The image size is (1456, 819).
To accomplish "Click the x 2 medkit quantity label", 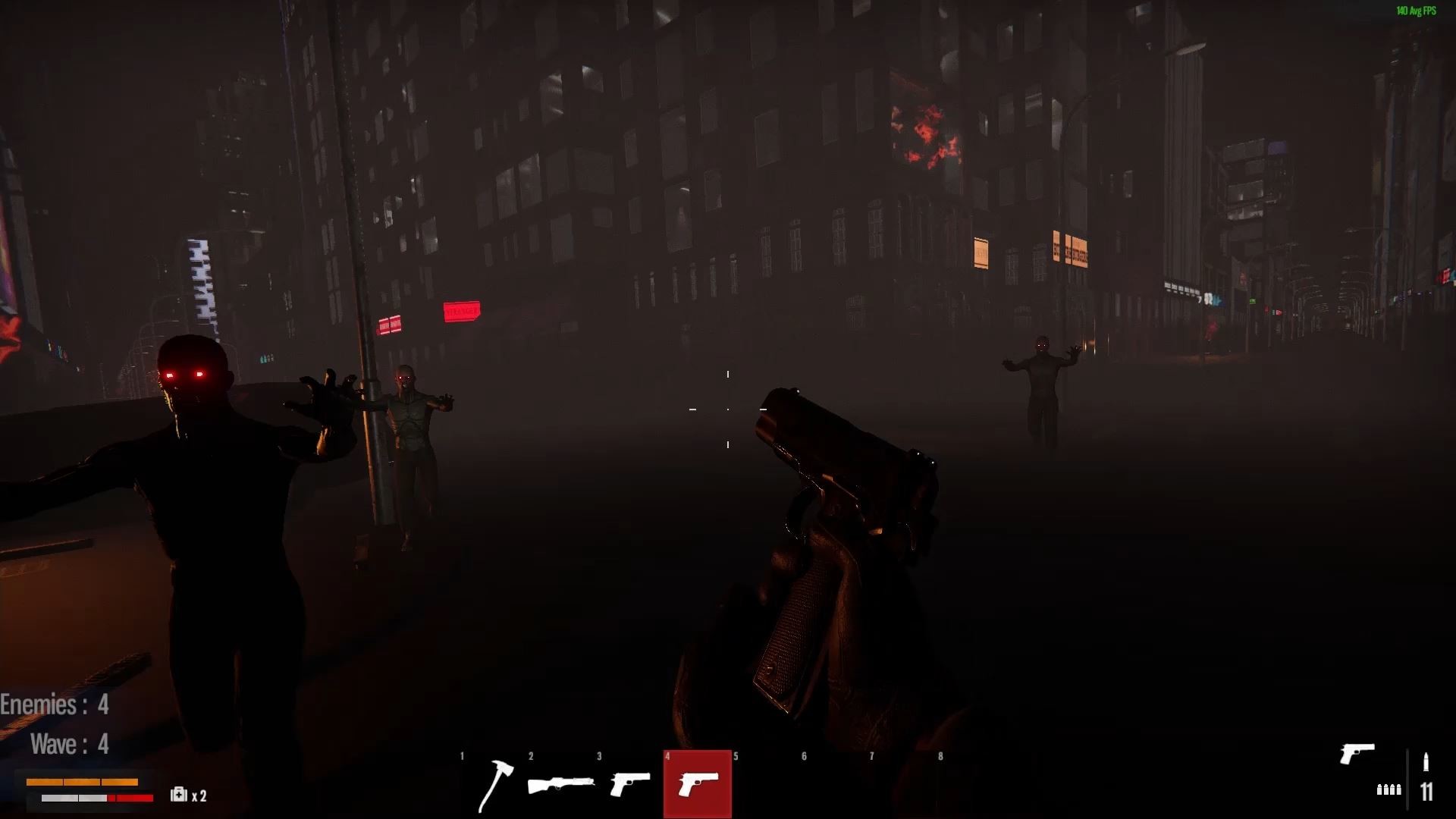I will [x=200, y=796].
